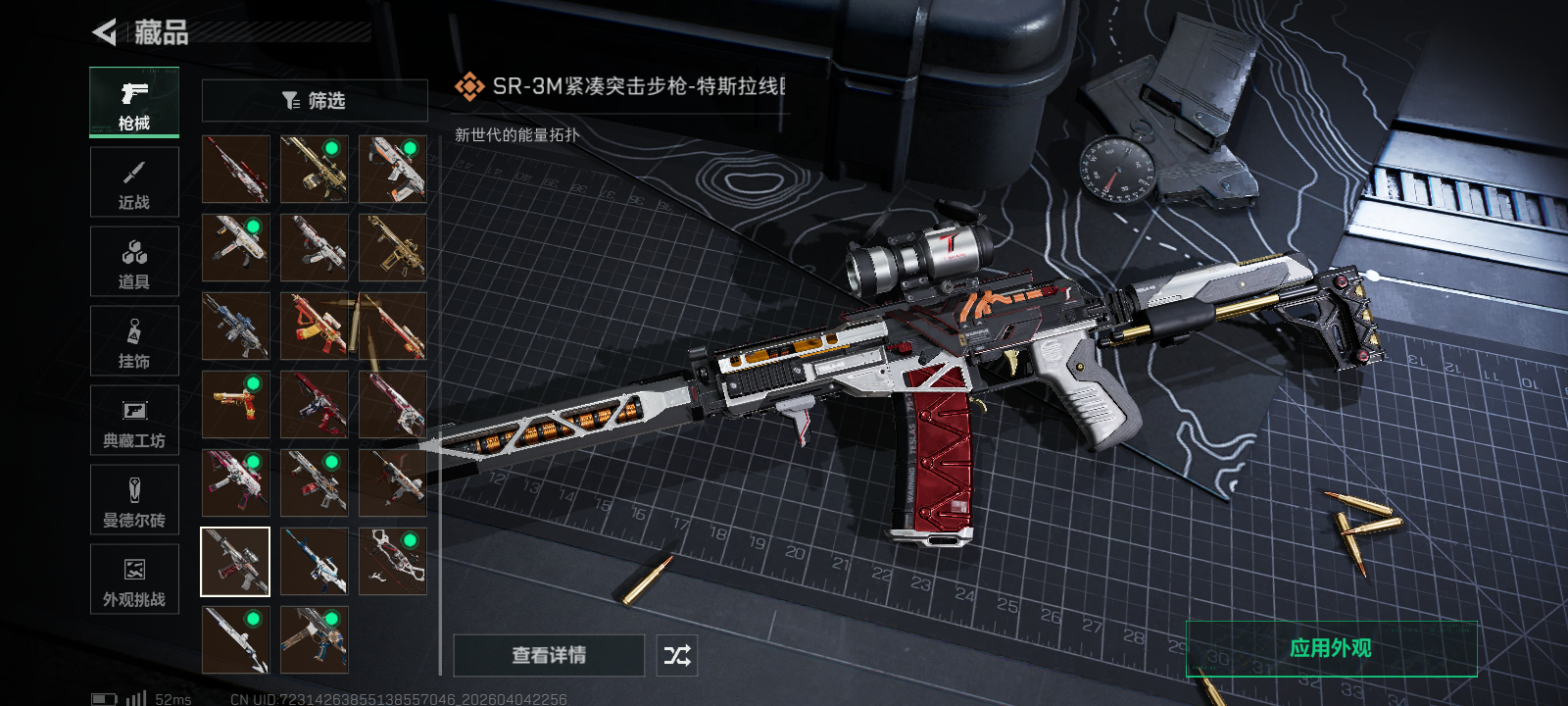Apply the skin with 应用外观
1568x706 pixels.
1331,648
